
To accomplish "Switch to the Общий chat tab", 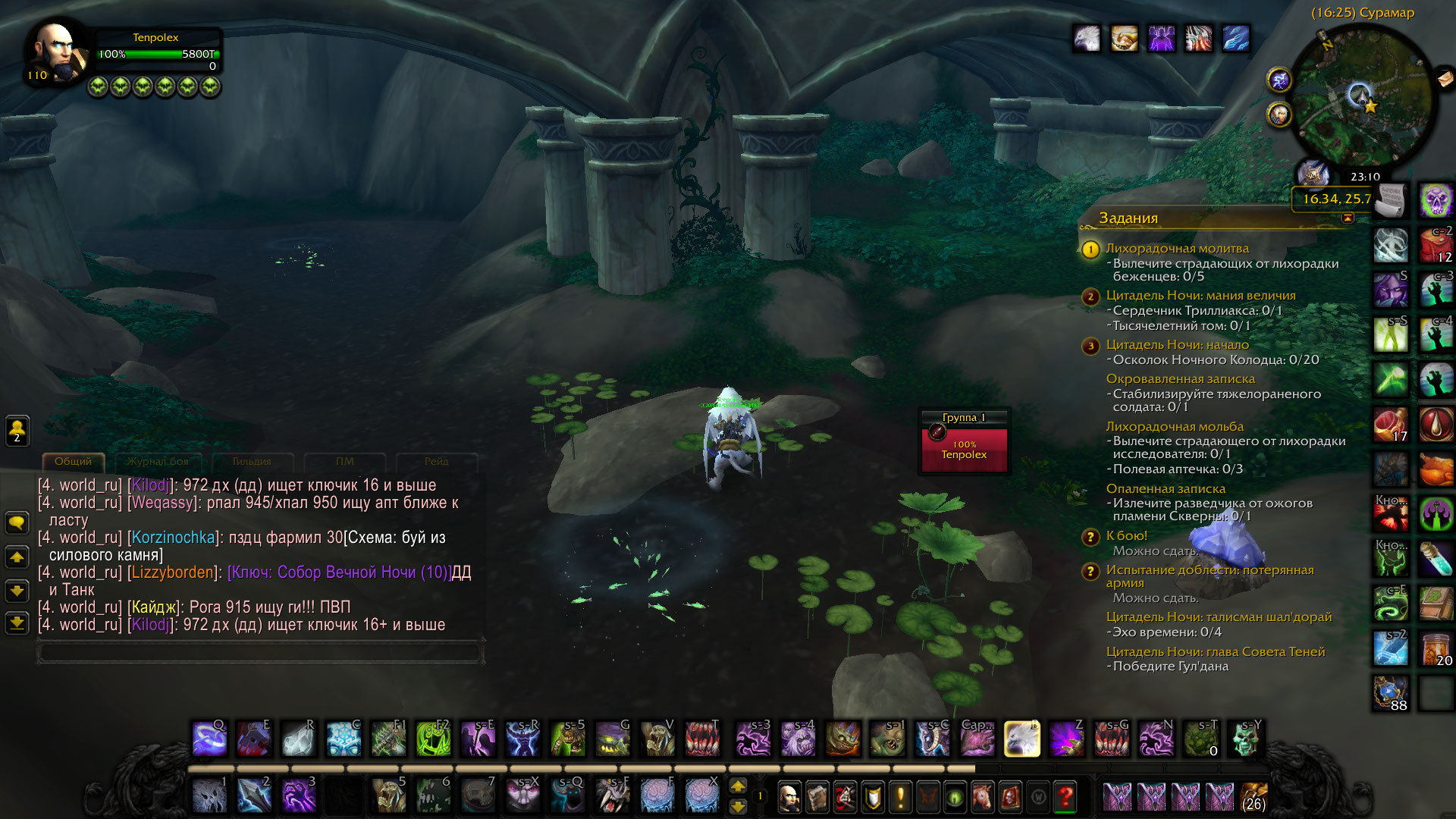I will coord(73,461).
